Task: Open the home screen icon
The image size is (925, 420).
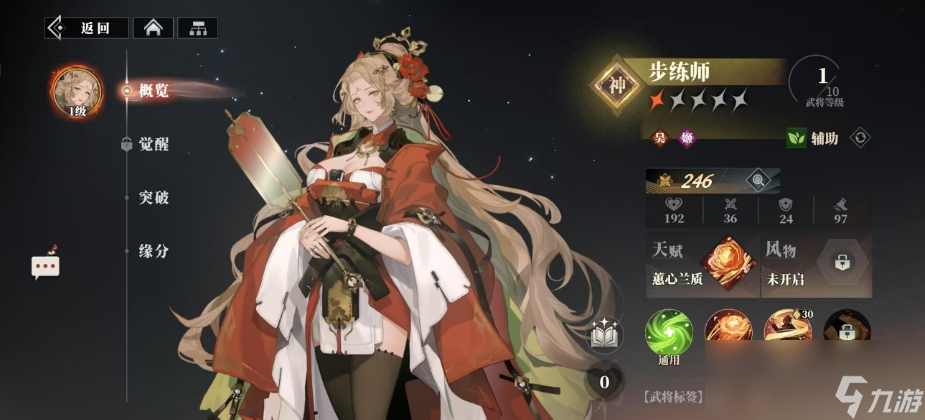Action: pos(153,27)
